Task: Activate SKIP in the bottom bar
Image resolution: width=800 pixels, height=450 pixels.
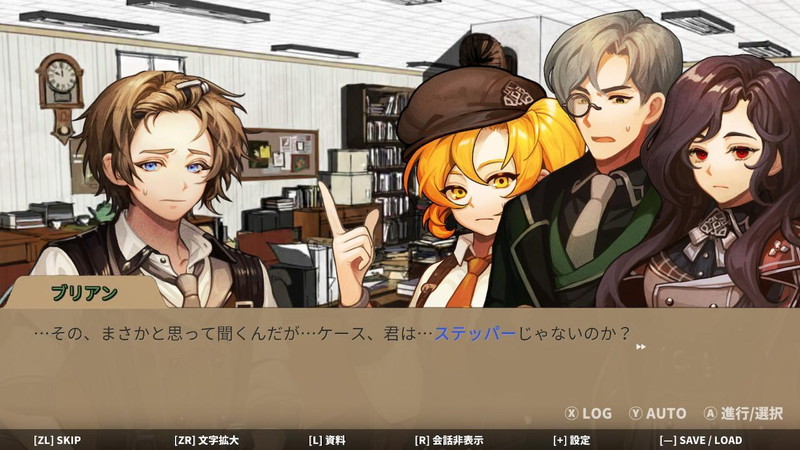Action: tap(57, 440)
